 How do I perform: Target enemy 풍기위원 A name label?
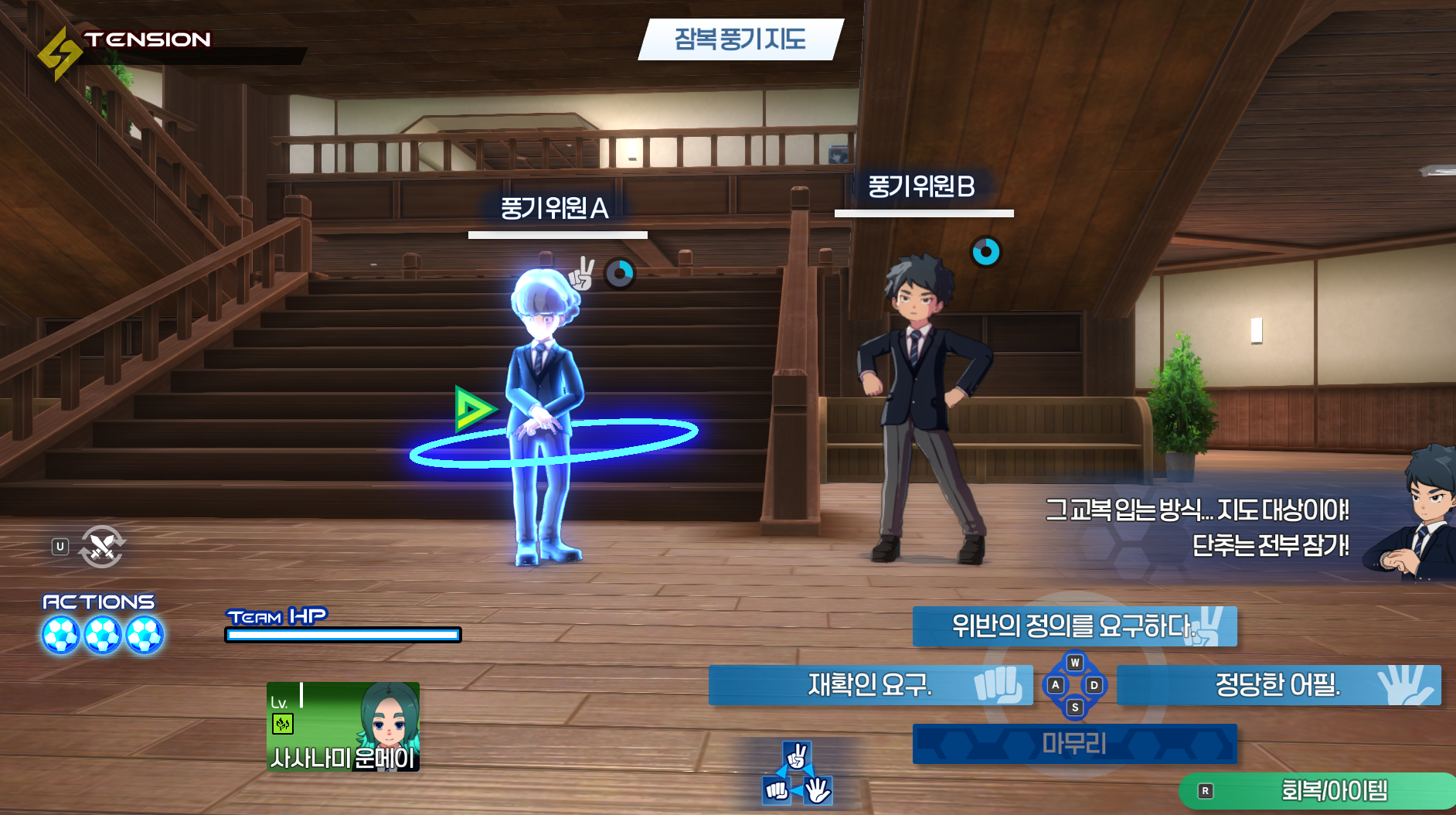pyautogui.click(x=555, y=208)
